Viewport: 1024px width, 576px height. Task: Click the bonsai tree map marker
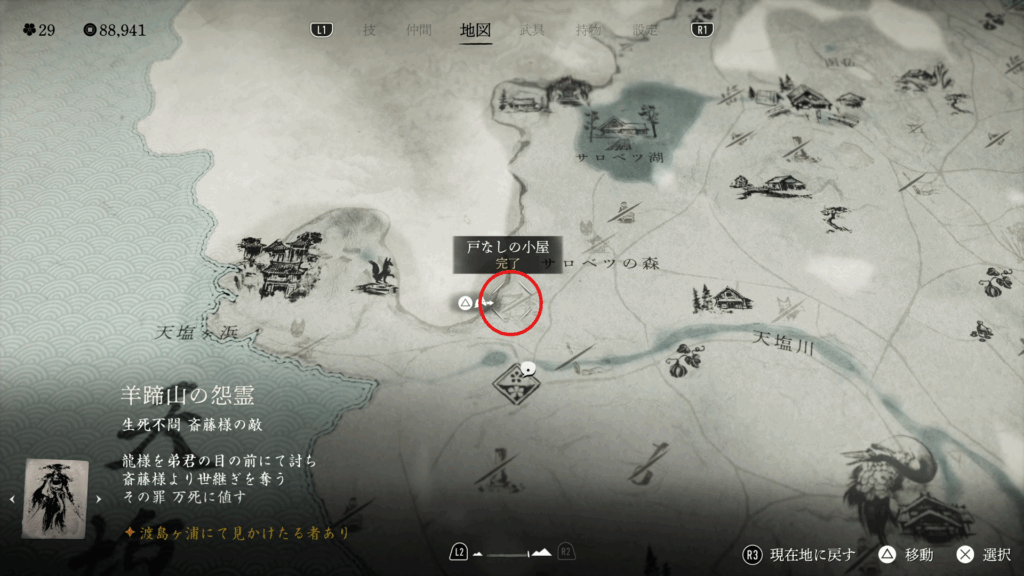[x=832, y=215]
